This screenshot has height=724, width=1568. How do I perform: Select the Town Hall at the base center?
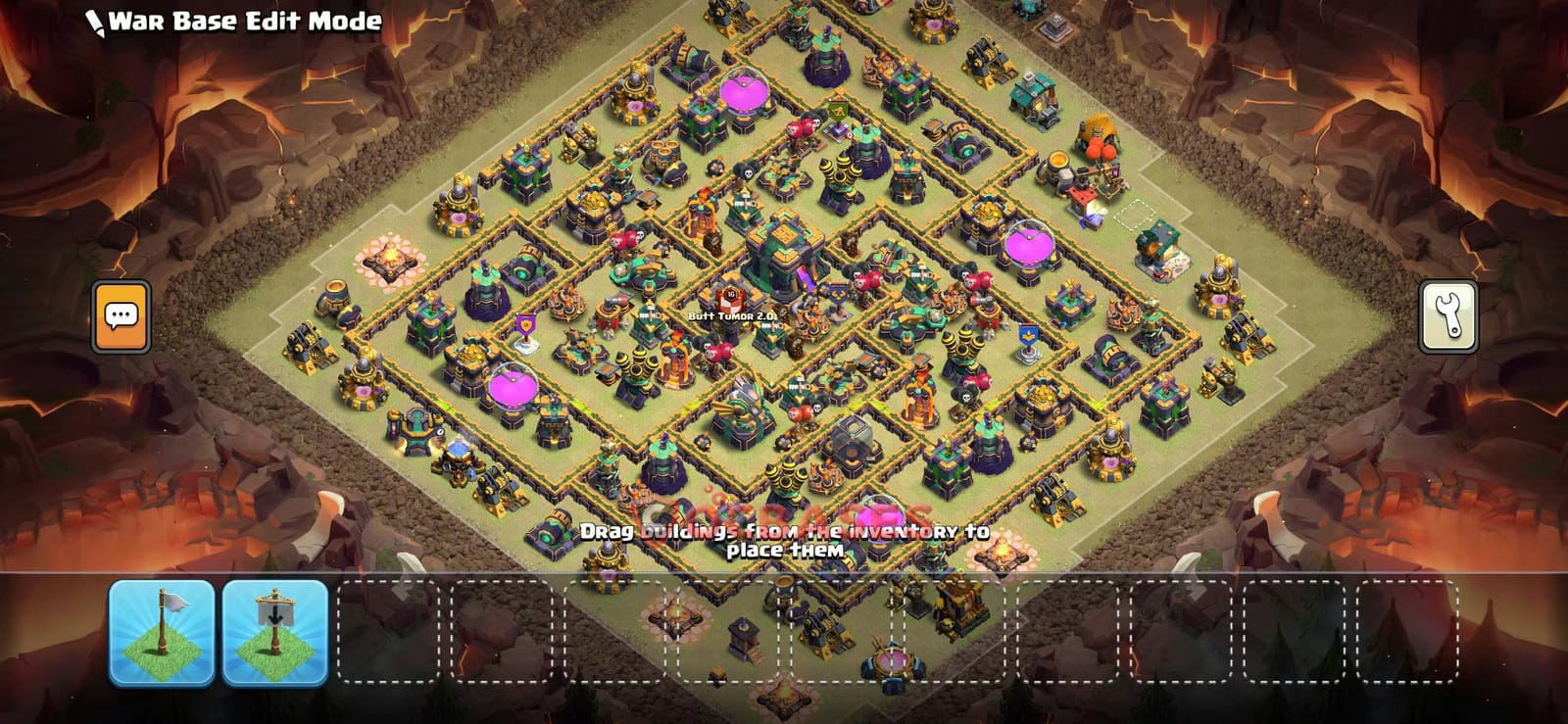click(x=785, y=250)
